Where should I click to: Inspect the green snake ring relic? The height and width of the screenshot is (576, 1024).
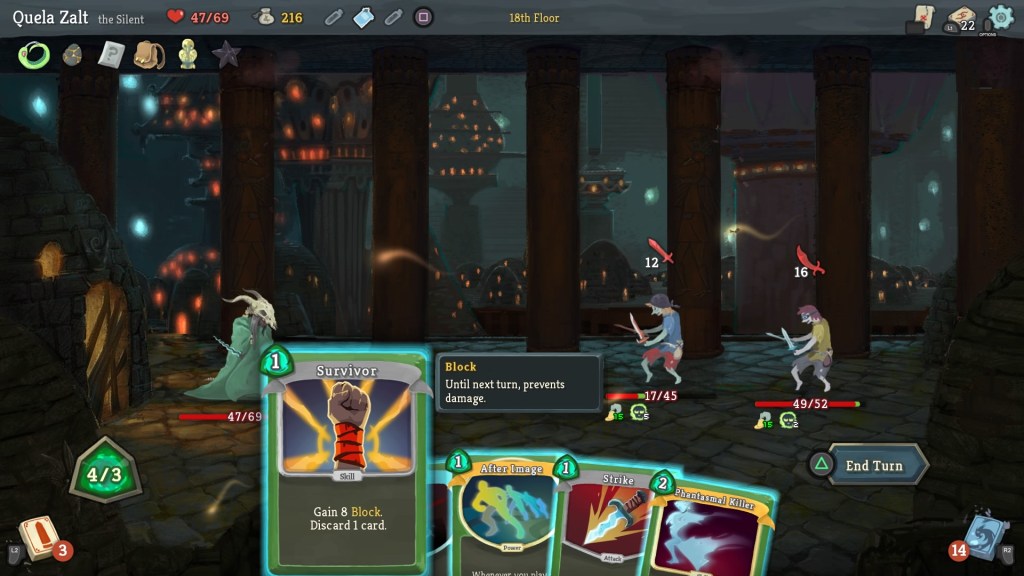[34, 55]
